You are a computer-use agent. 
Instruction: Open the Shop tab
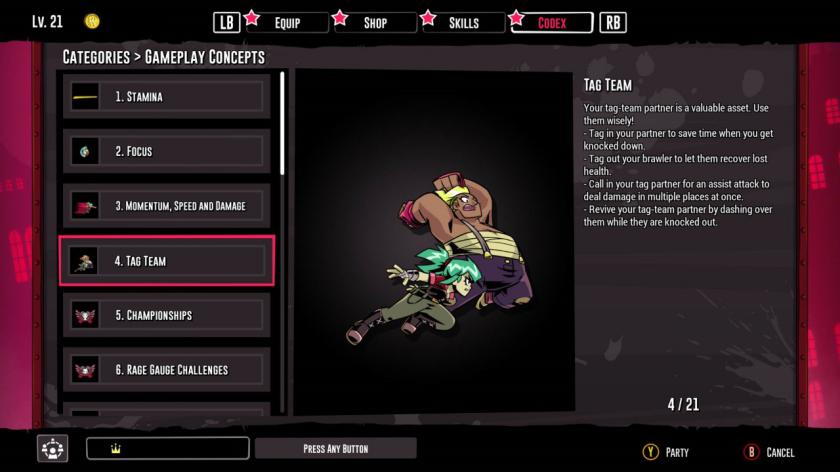tap(375, 22)
